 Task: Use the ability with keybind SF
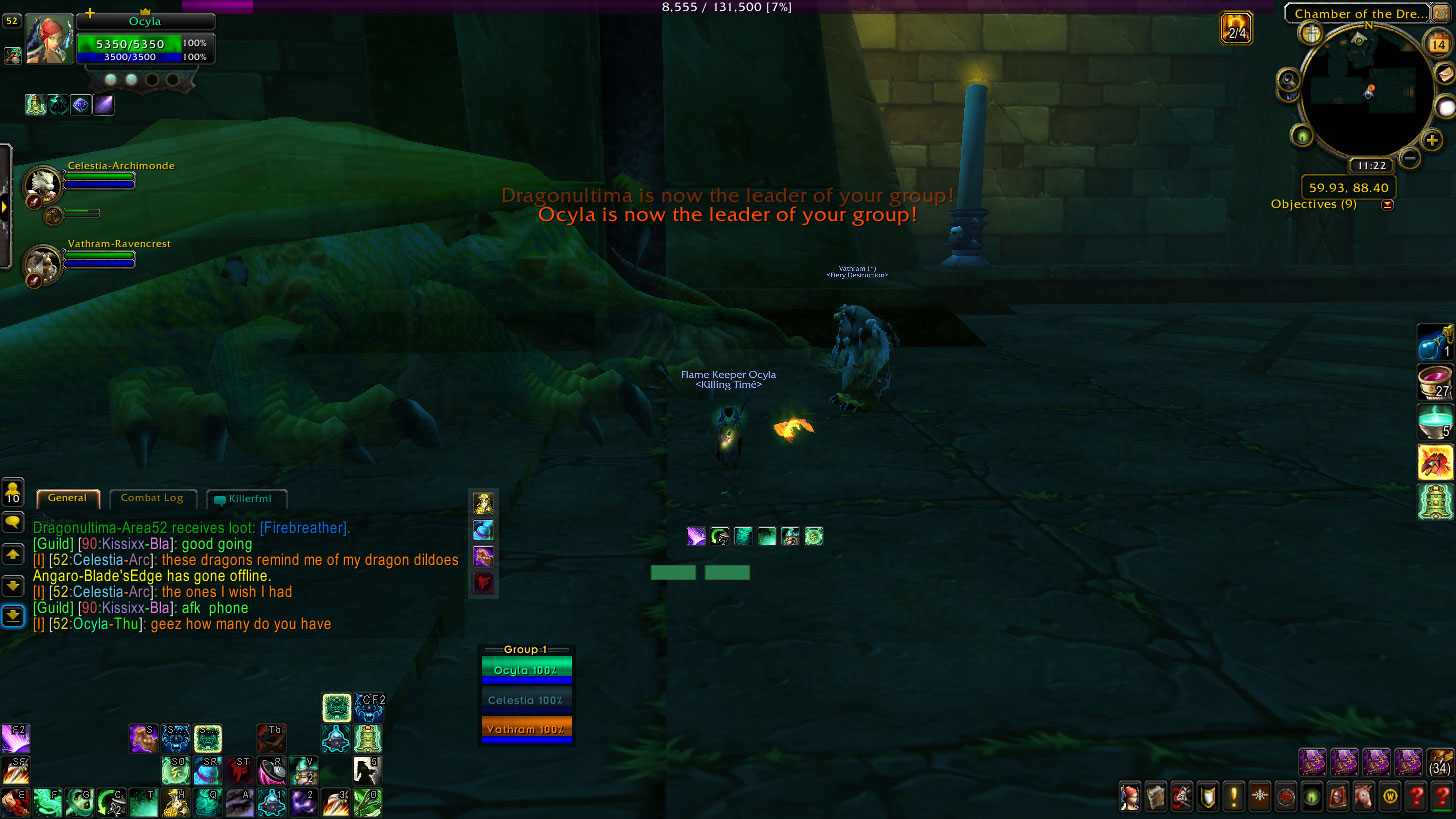15,770
